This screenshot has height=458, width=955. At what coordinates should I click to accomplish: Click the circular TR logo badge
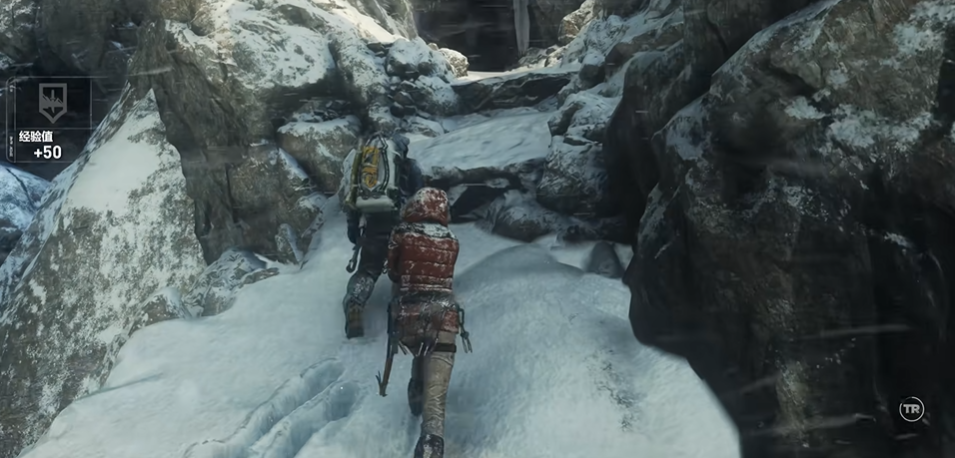(911, 408)
